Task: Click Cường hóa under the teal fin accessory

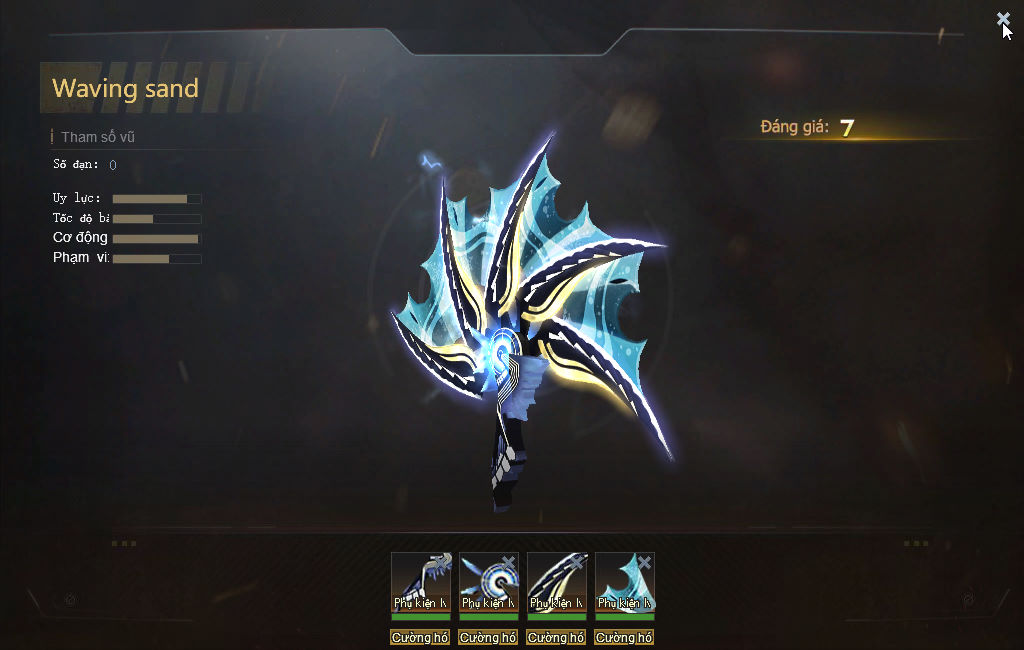Action: (x=624, y=638)
